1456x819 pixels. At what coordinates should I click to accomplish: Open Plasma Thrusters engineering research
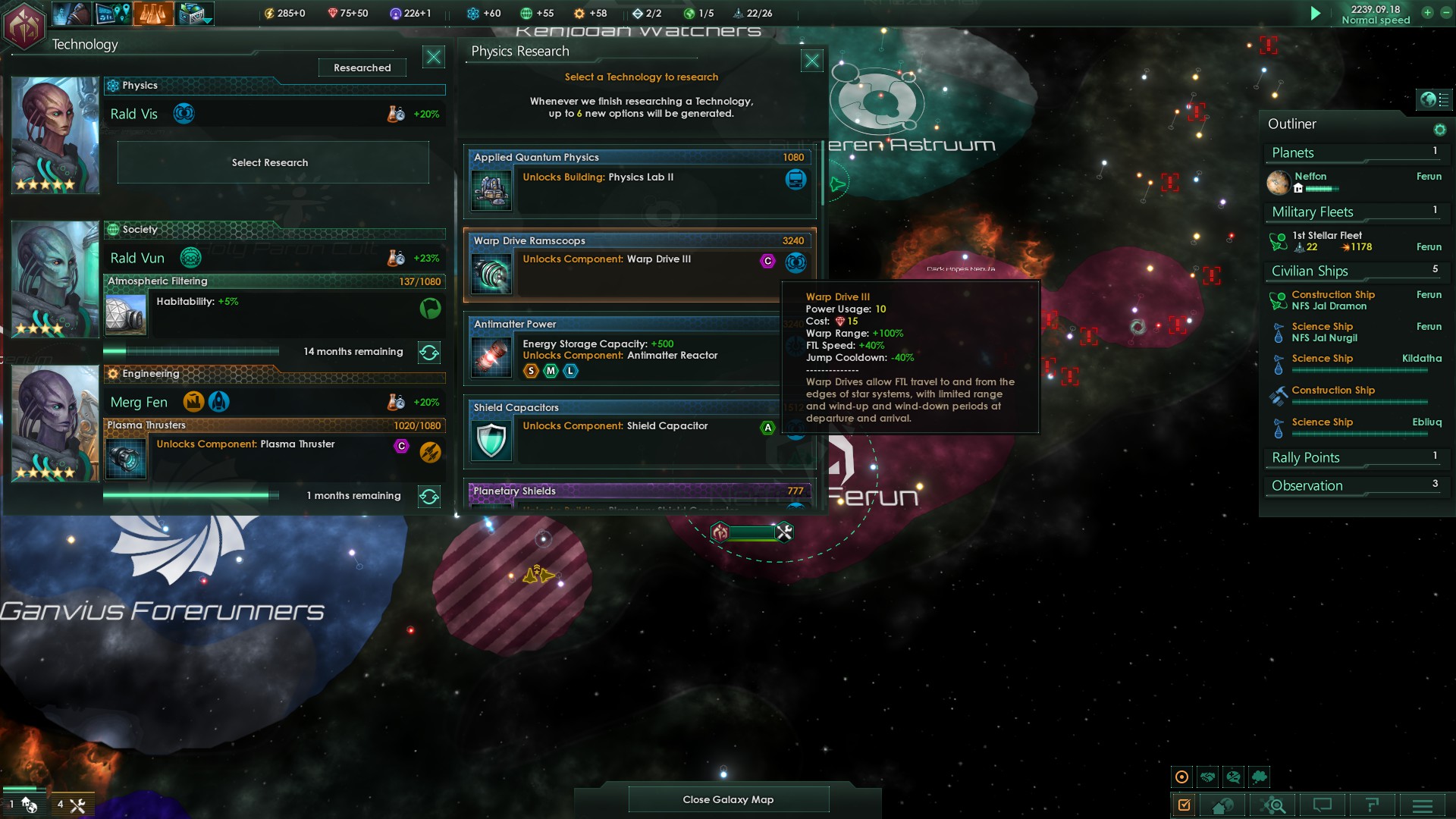pos(273,447)
